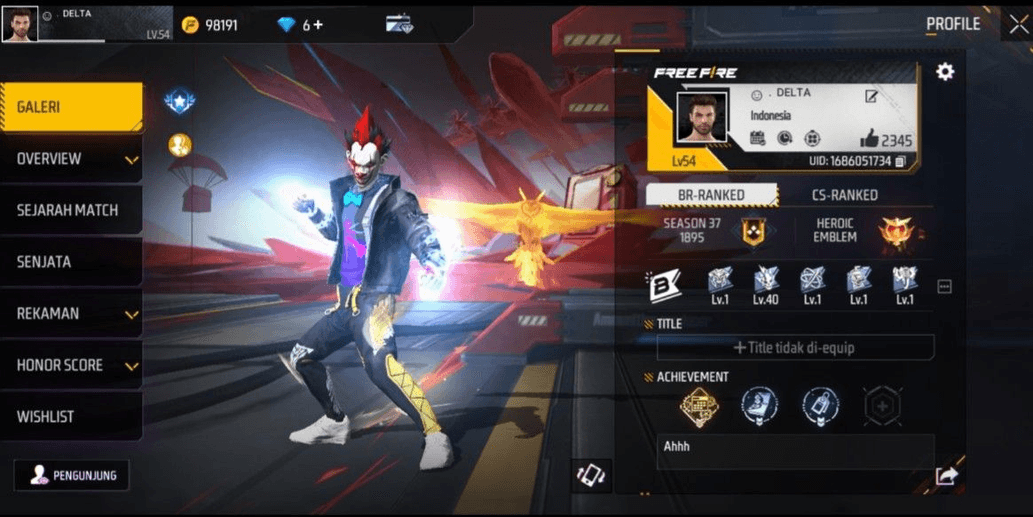The width and height of the screenshot is (1033, 517).
Task: Add an achievement in the empty plus slot
Action: coord(882,406)
